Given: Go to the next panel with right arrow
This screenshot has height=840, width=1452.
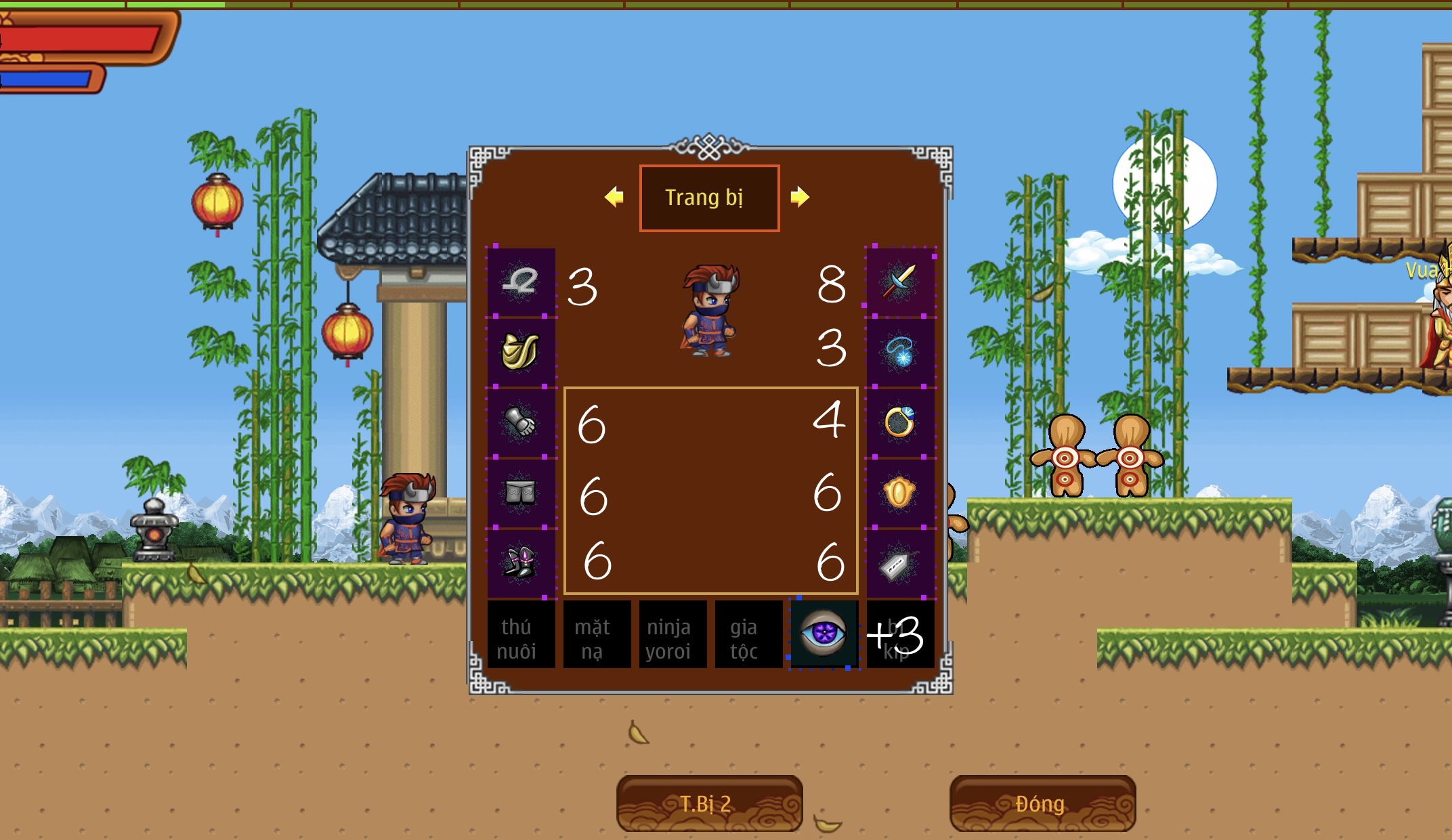Looking at the screenshot, I should (800, 197).
